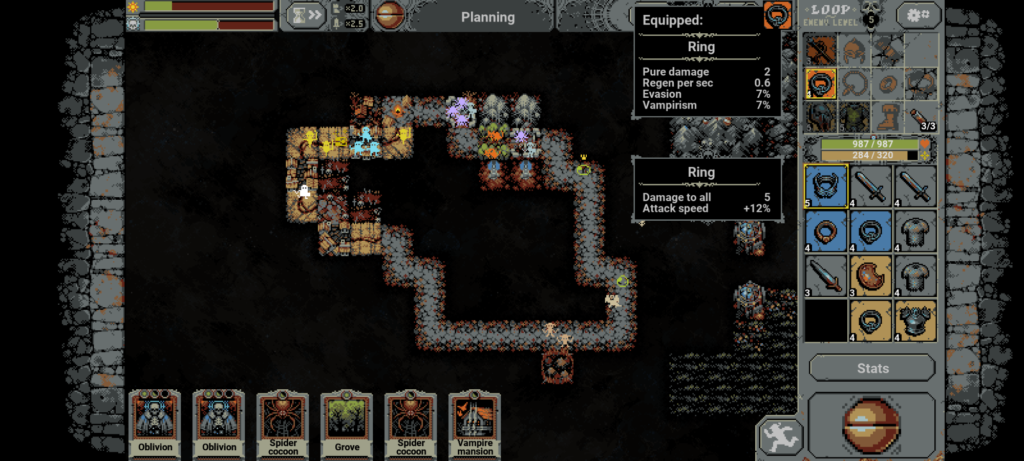The width and height of the screenshot is (1024, 461).
Task: Select the highlighted level 5 ring in inventory
Action: coord(826,185)
